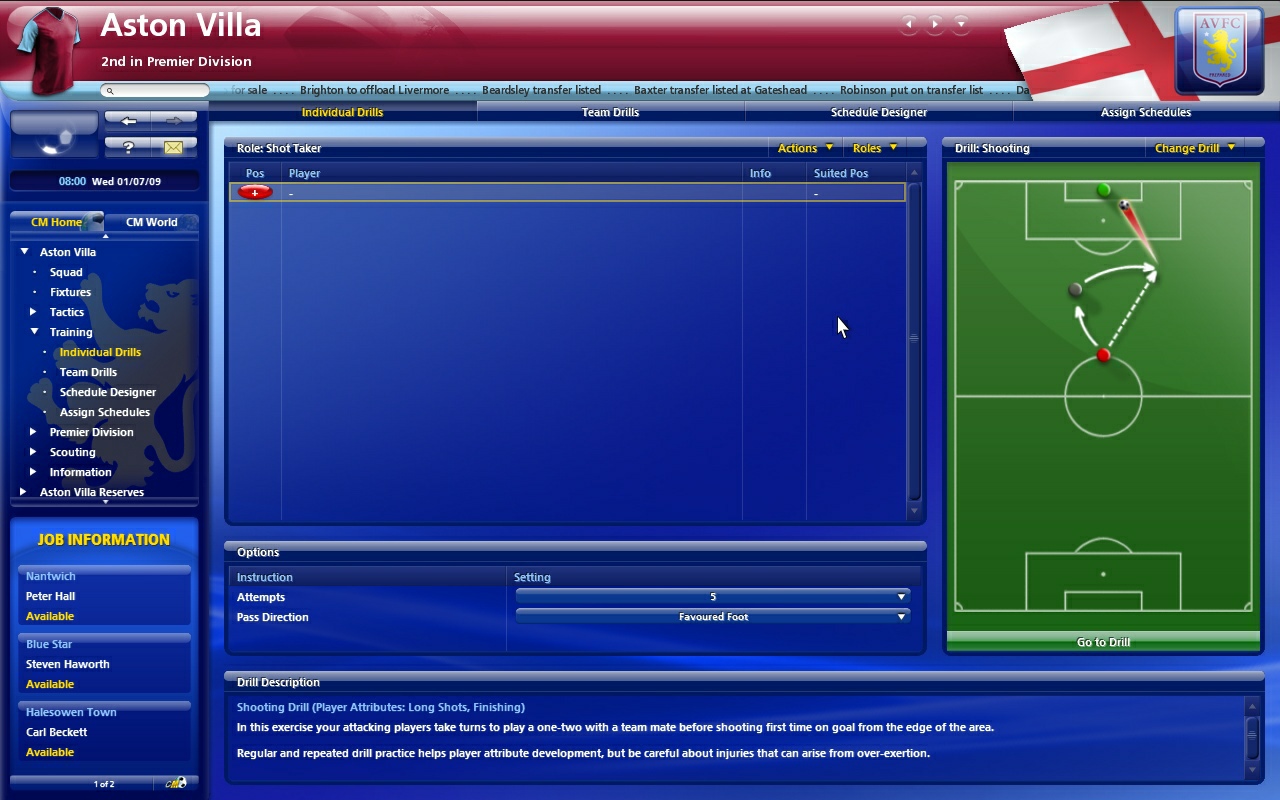Change the Pass Direction setting from Favoured Foot
1280x800 pixels.
click(712, 617)
